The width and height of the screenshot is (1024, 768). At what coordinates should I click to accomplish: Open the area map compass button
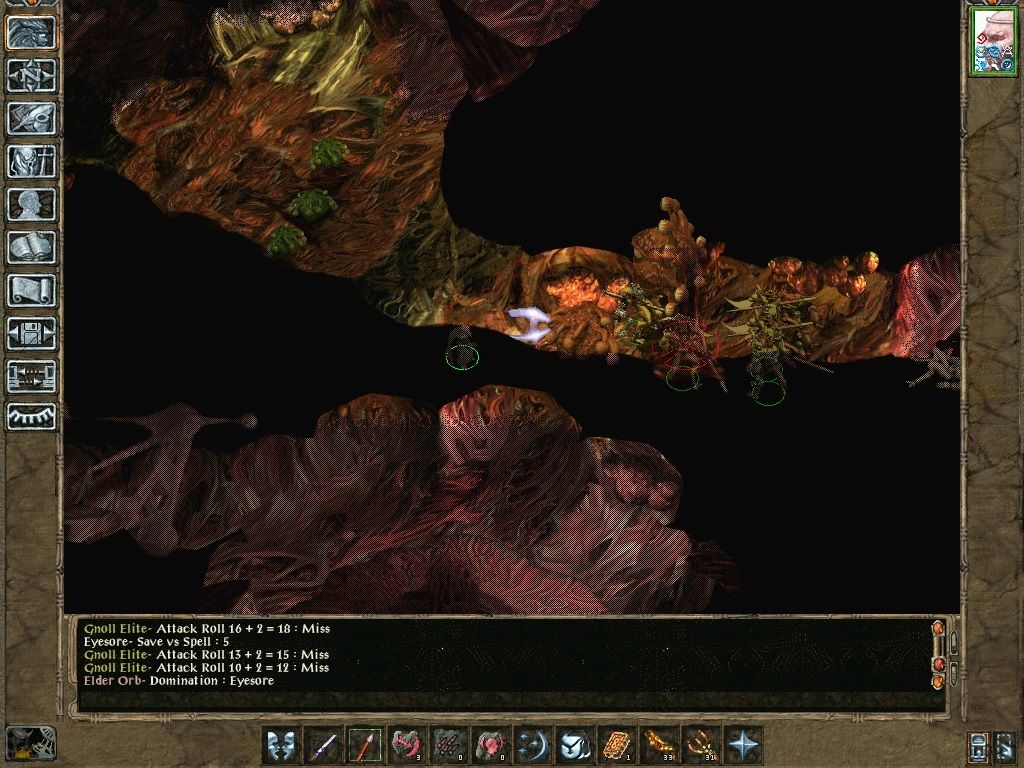(31, 75)
